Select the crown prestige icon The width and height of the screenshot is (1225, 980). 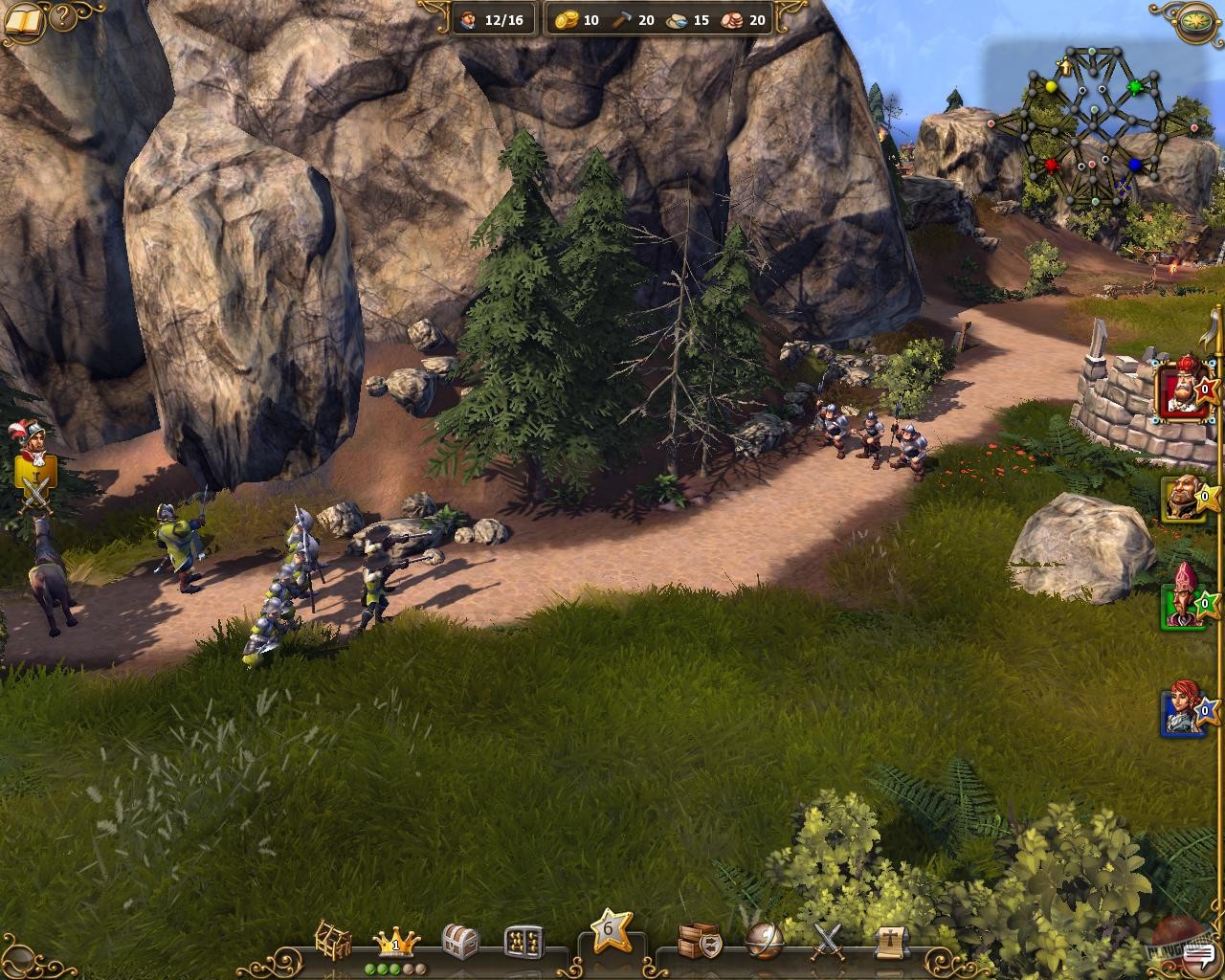tap(394, 941)
